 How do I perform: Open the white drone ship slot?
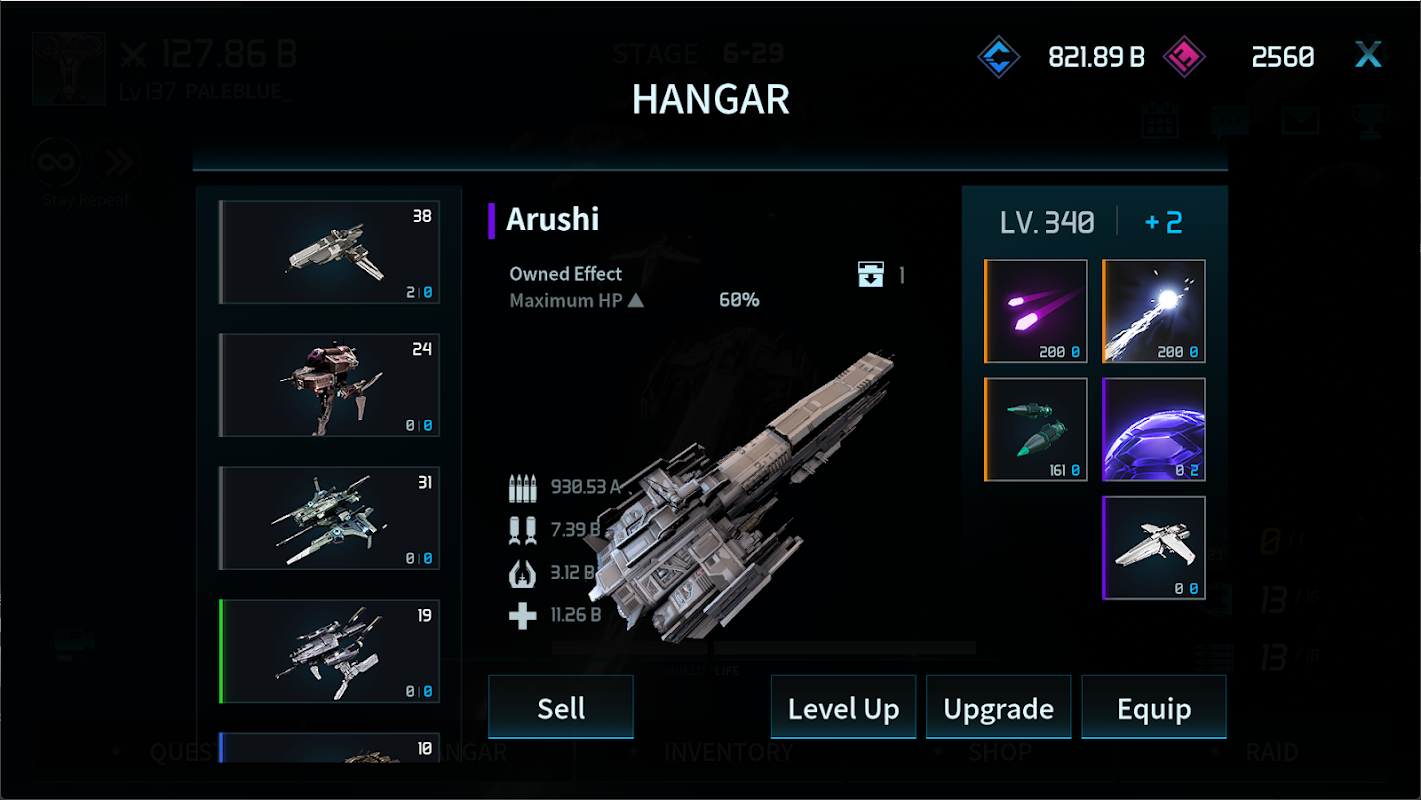tap(1154, 547)
